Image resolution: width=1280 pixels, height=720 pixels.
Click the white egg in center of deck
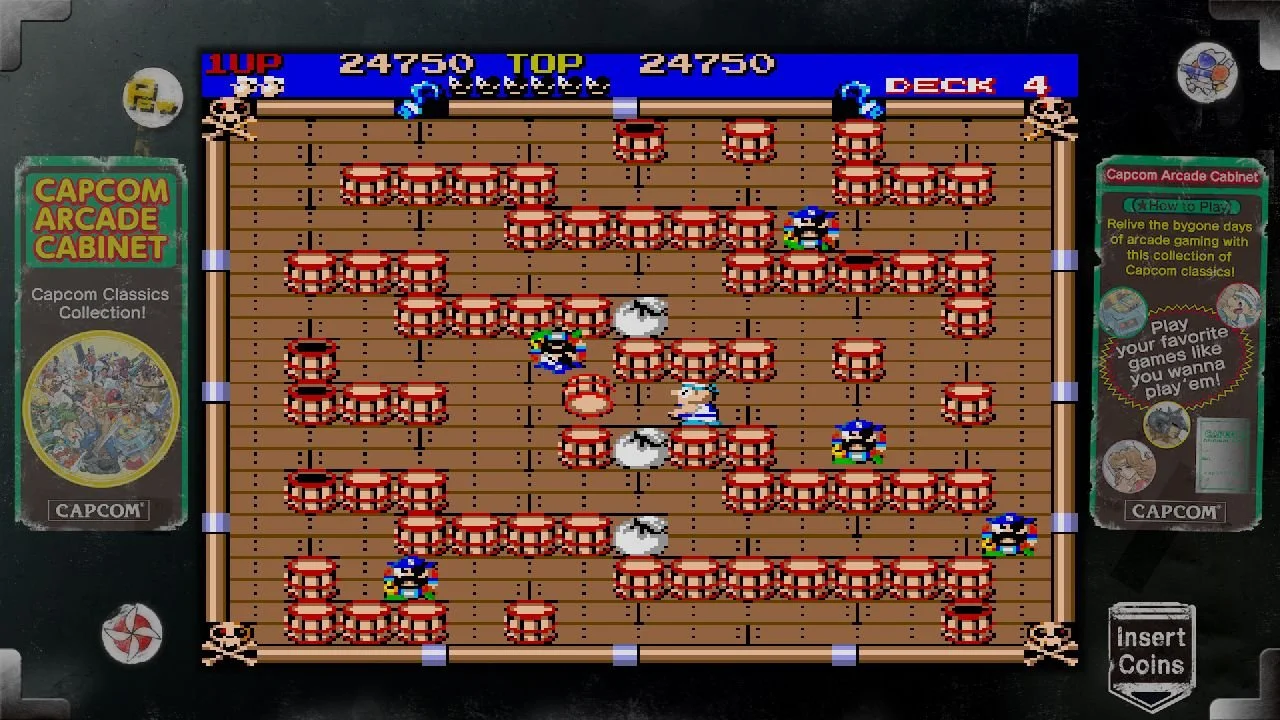tap(643, 451)
